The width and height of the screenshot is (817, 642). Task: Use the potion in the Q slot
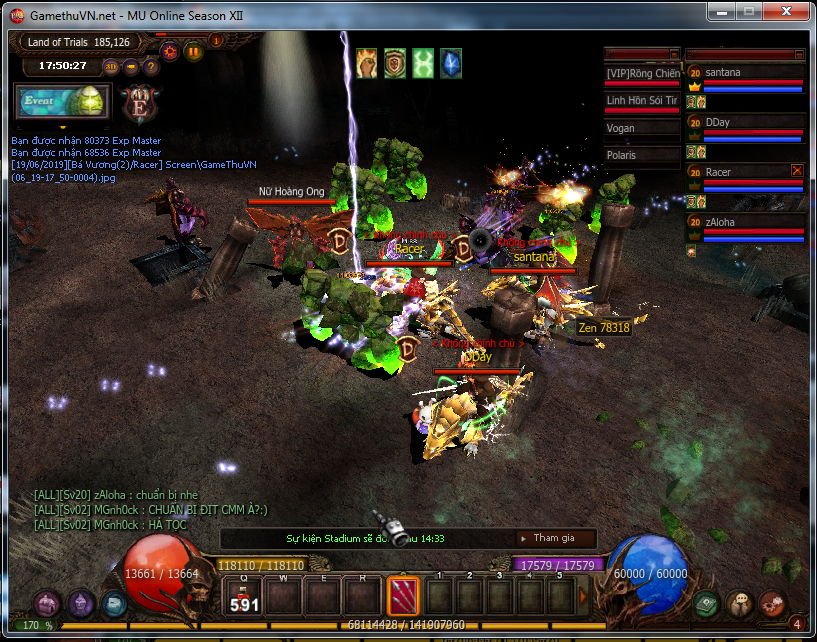[244, 597]
